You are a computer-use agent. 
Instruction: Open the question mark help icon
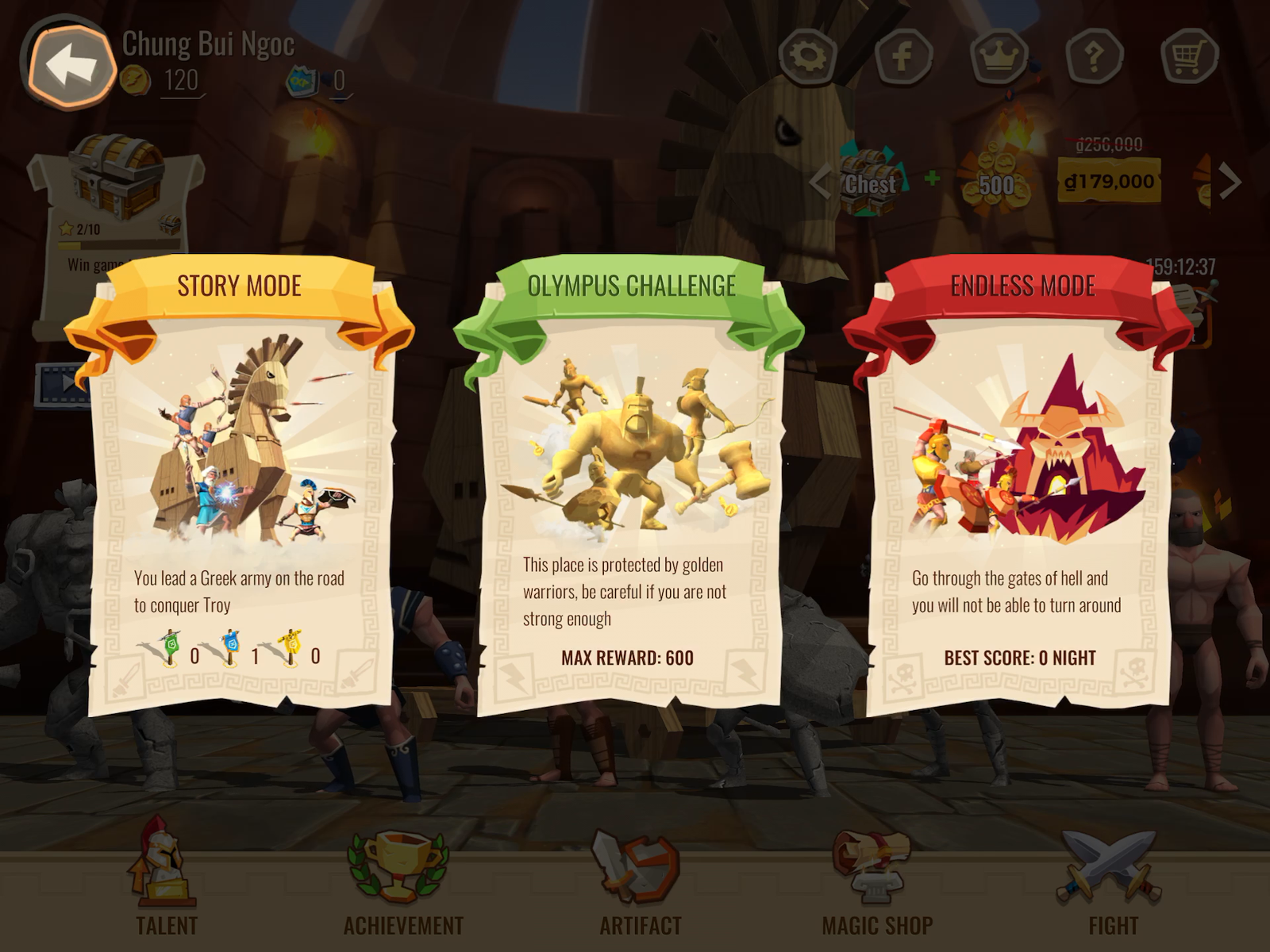click(1094, 56)
